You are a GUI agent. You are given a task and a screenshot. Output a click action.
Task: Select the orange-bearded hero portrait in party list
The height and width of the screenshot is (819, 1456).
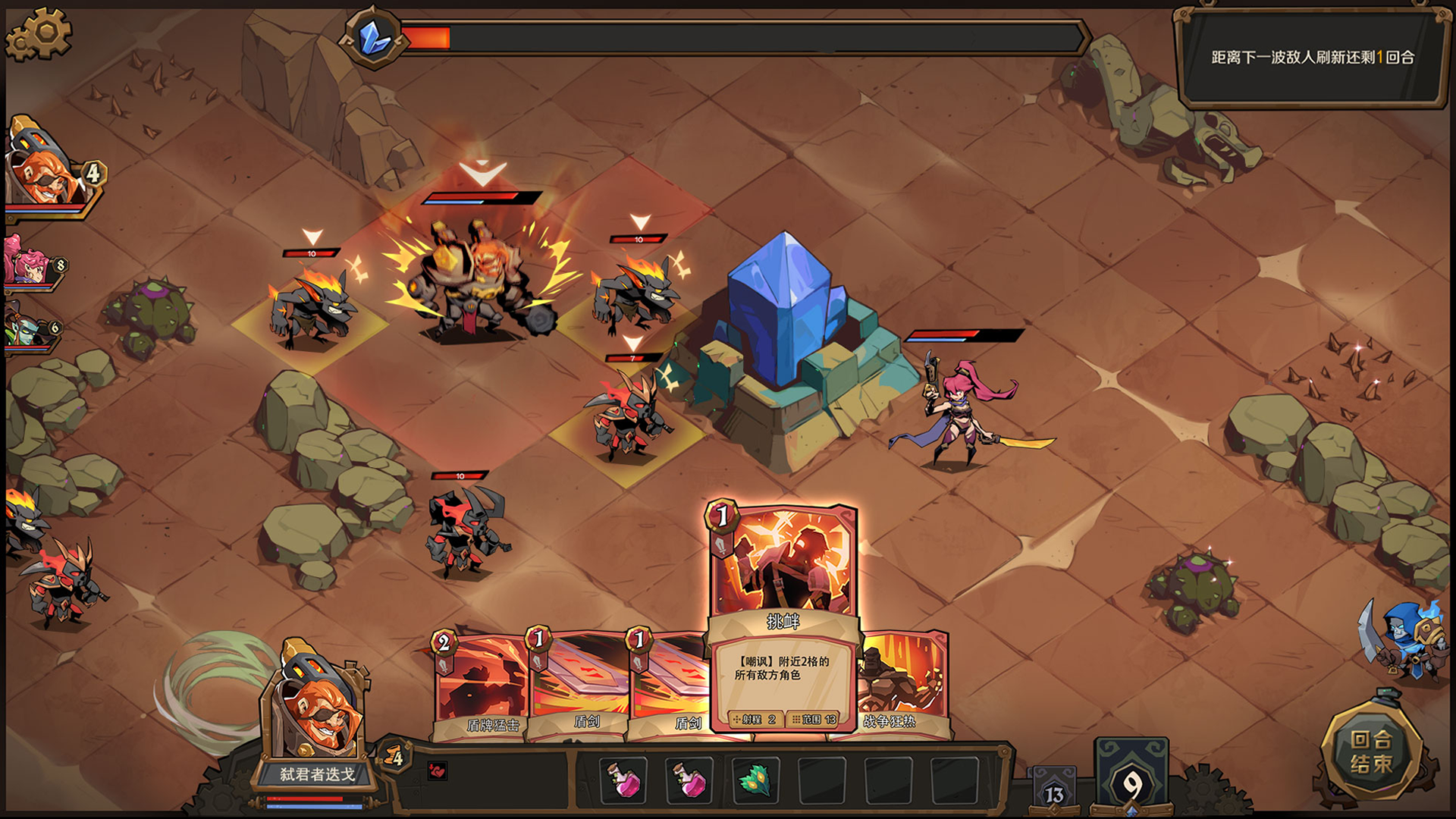click(x=47, y=173)
